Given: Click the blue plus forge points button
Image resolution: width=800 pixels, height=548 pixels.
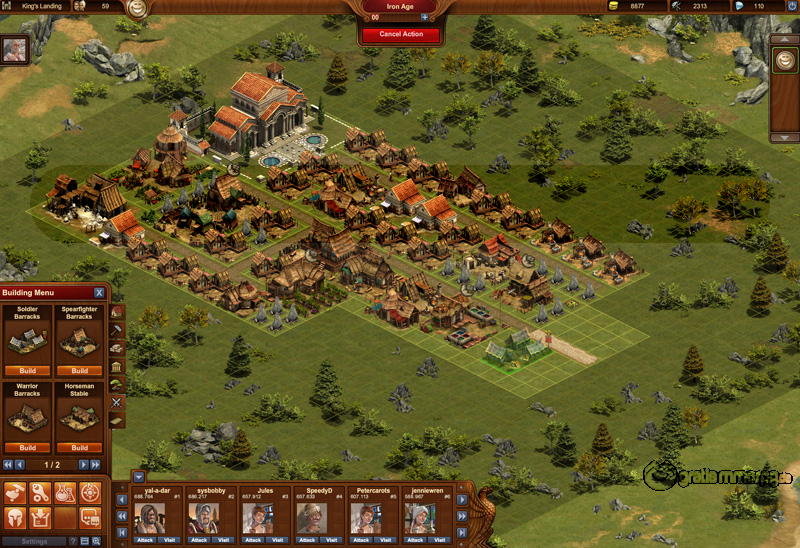Looking at the screenshot, I should [x=424, y=17].
